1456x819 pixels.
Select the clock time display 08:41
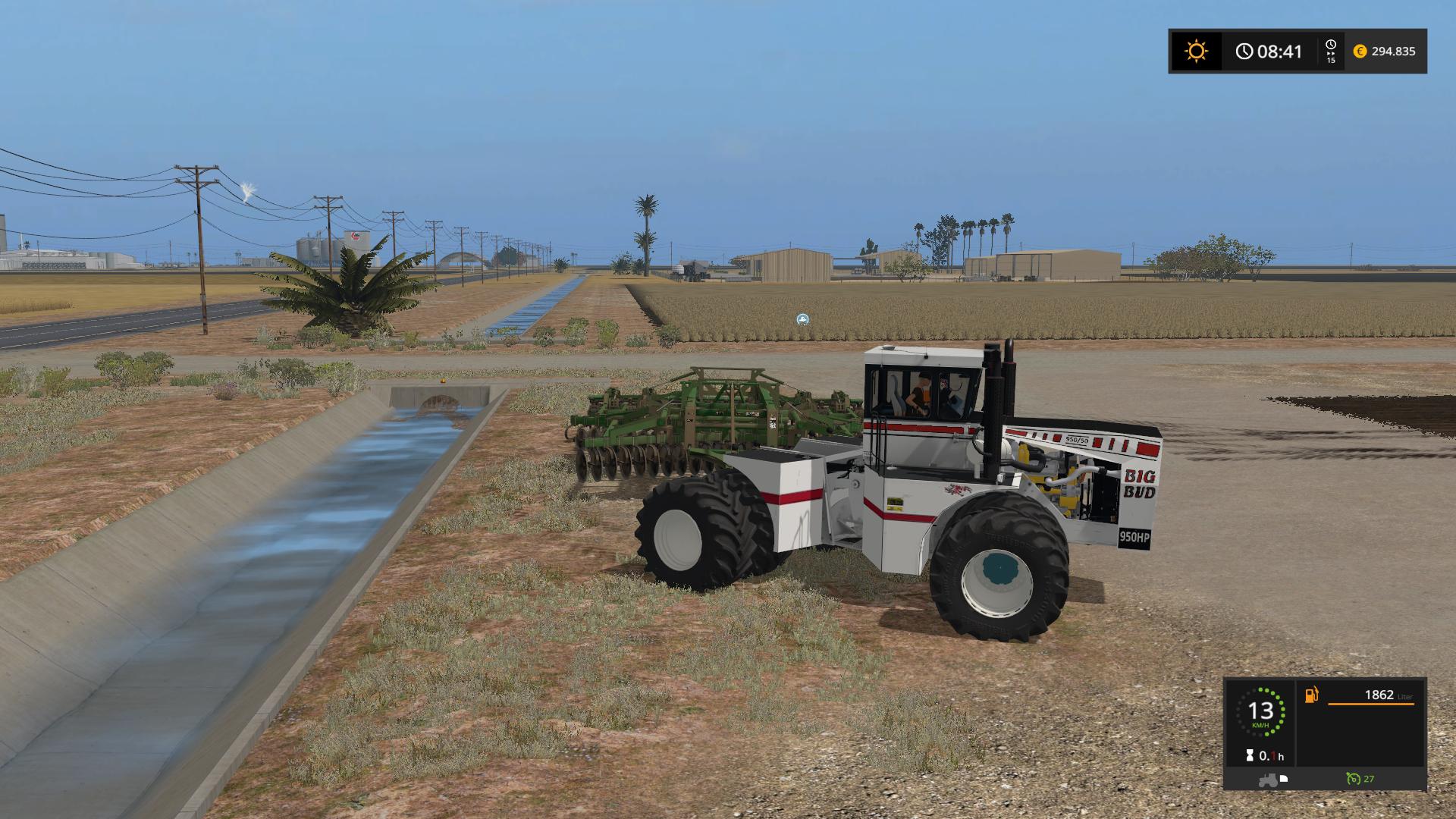[x=1279, y=52]
